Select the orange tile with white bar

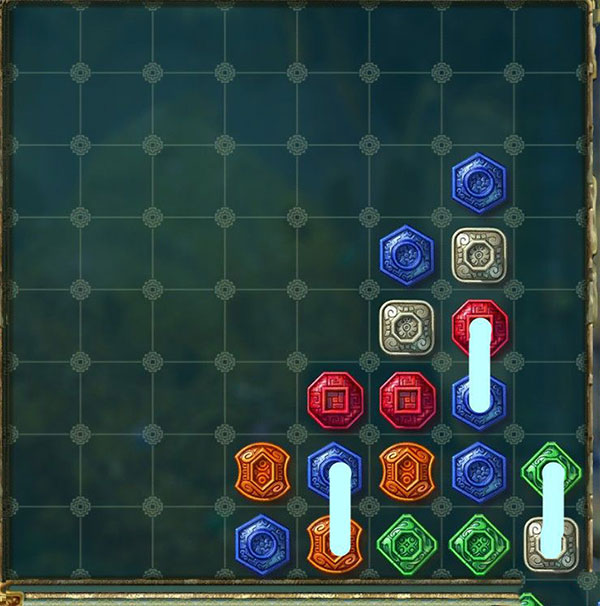pos(334,543)
